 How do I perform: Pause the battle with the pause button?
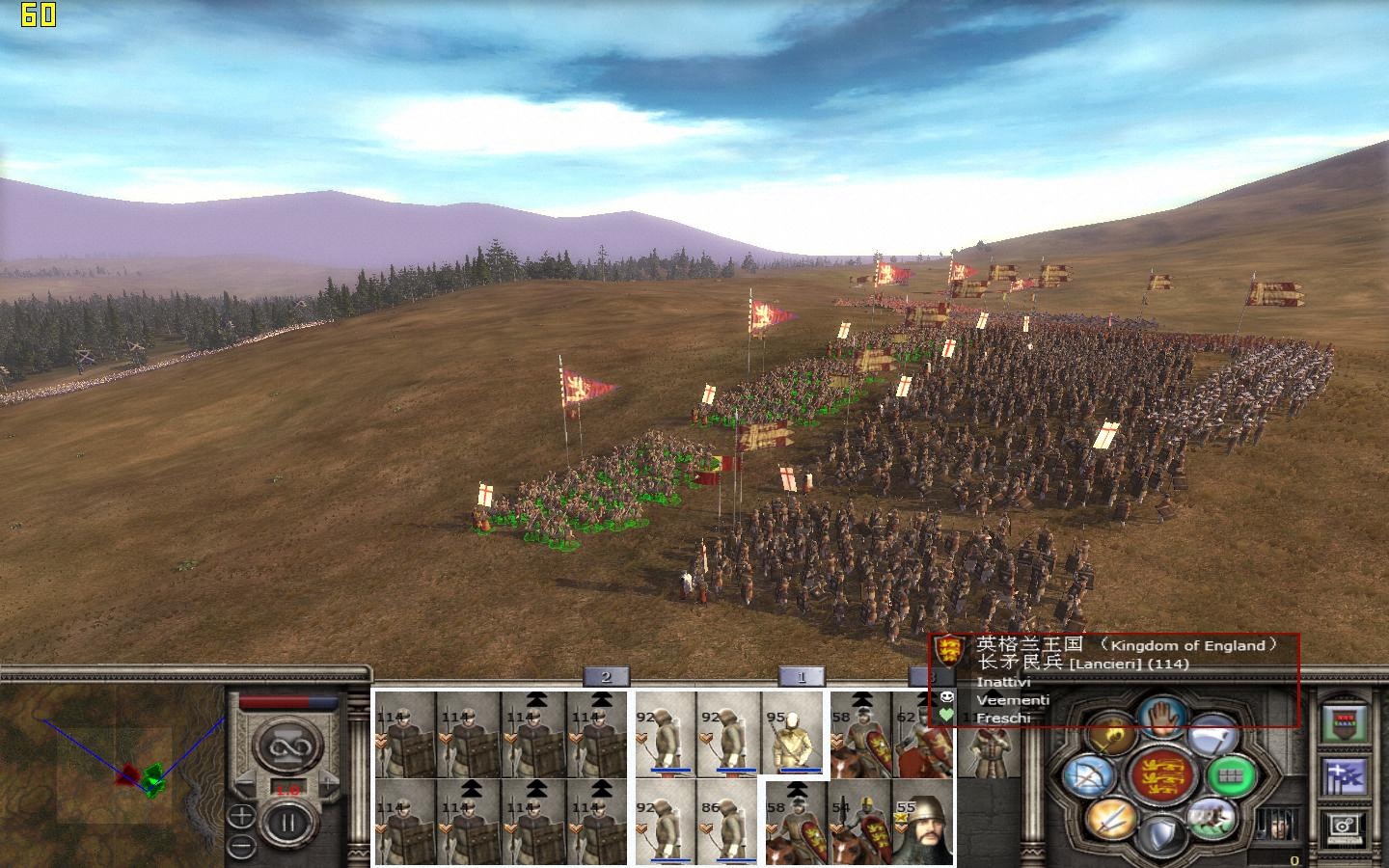(x=287, y=825)
